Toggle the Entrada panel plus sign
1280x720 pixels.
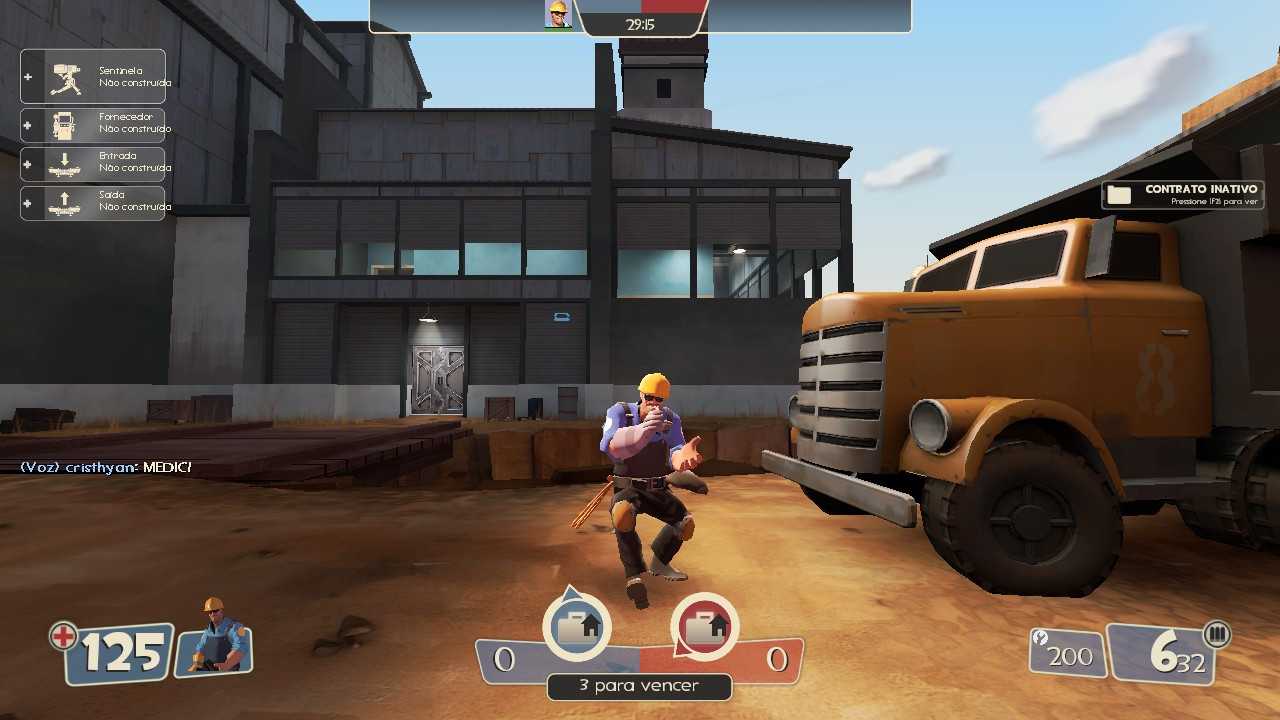click(x=27, y=163)
